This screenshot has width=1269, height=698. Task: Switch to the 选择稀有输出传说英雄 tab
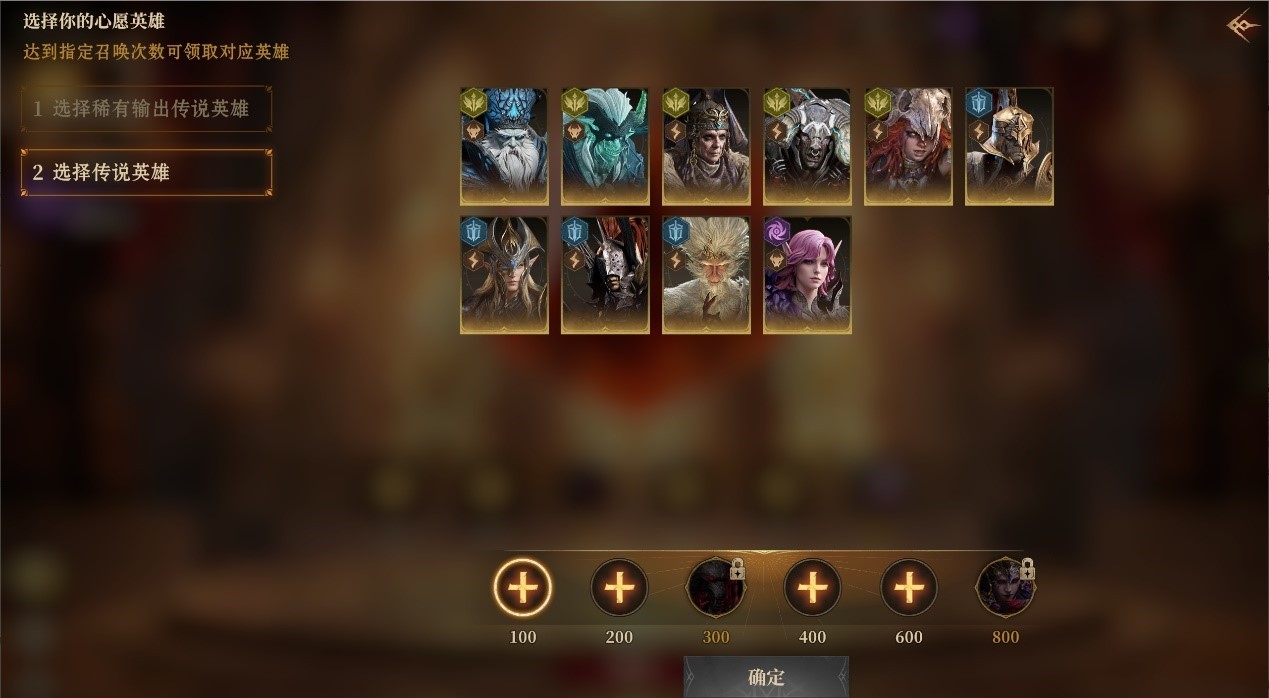(x=146, y=109)
